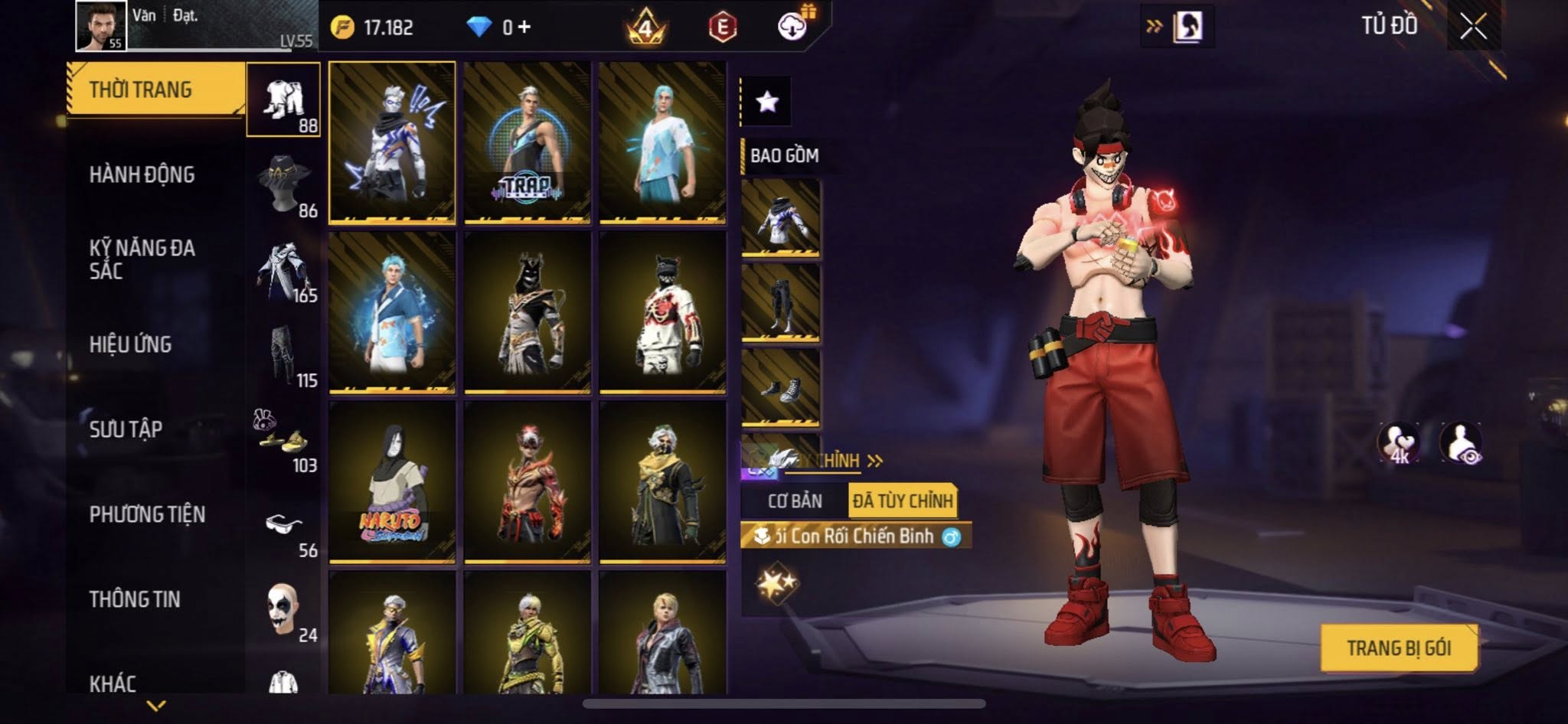Switch to the Cơ Bản style tab
Screen dimensions: 1568x724
click(795, 501)
